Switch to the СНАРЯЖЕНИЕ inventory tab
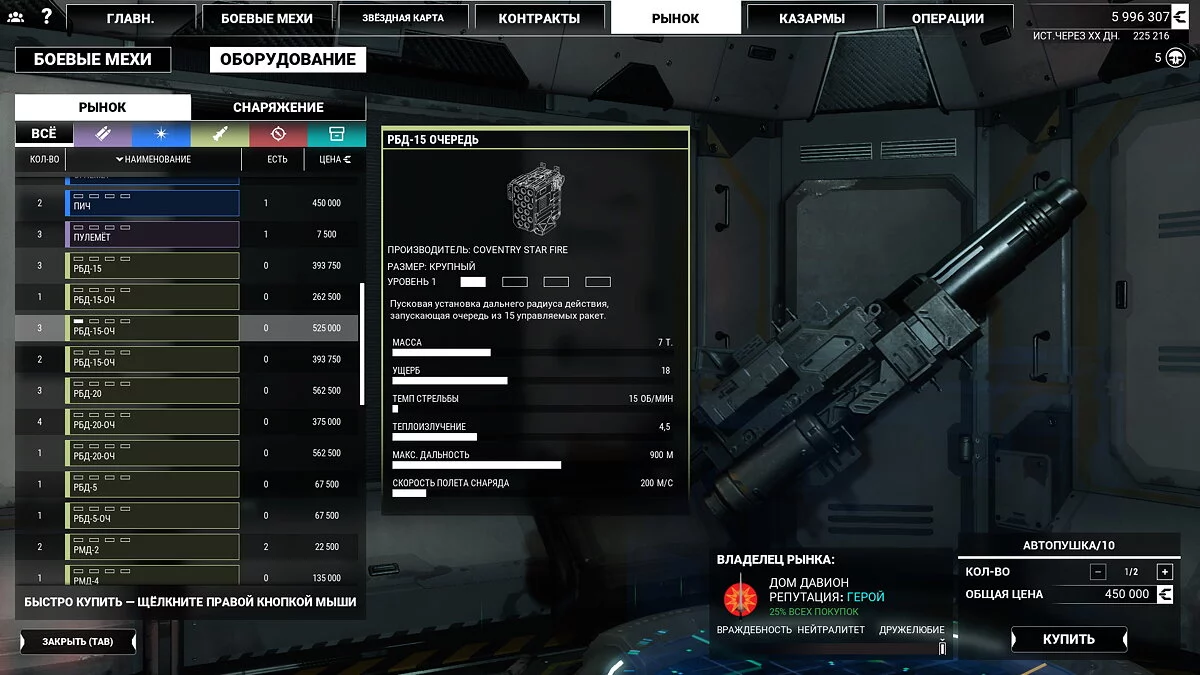Screen dimensions: 1200x675 [278, 107]
